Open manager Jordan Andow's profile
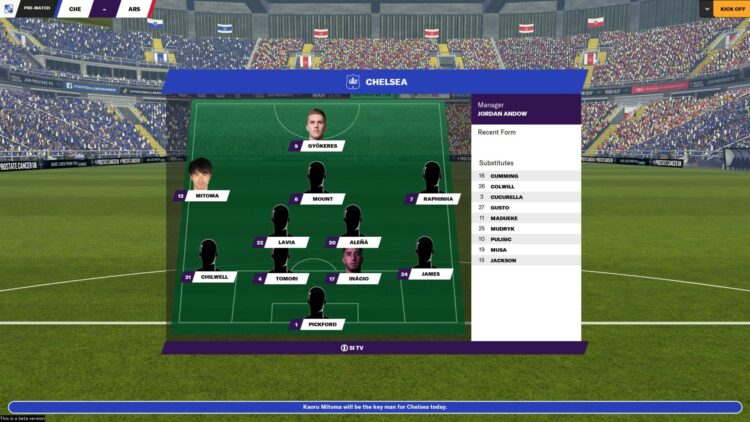 [510, 114]
